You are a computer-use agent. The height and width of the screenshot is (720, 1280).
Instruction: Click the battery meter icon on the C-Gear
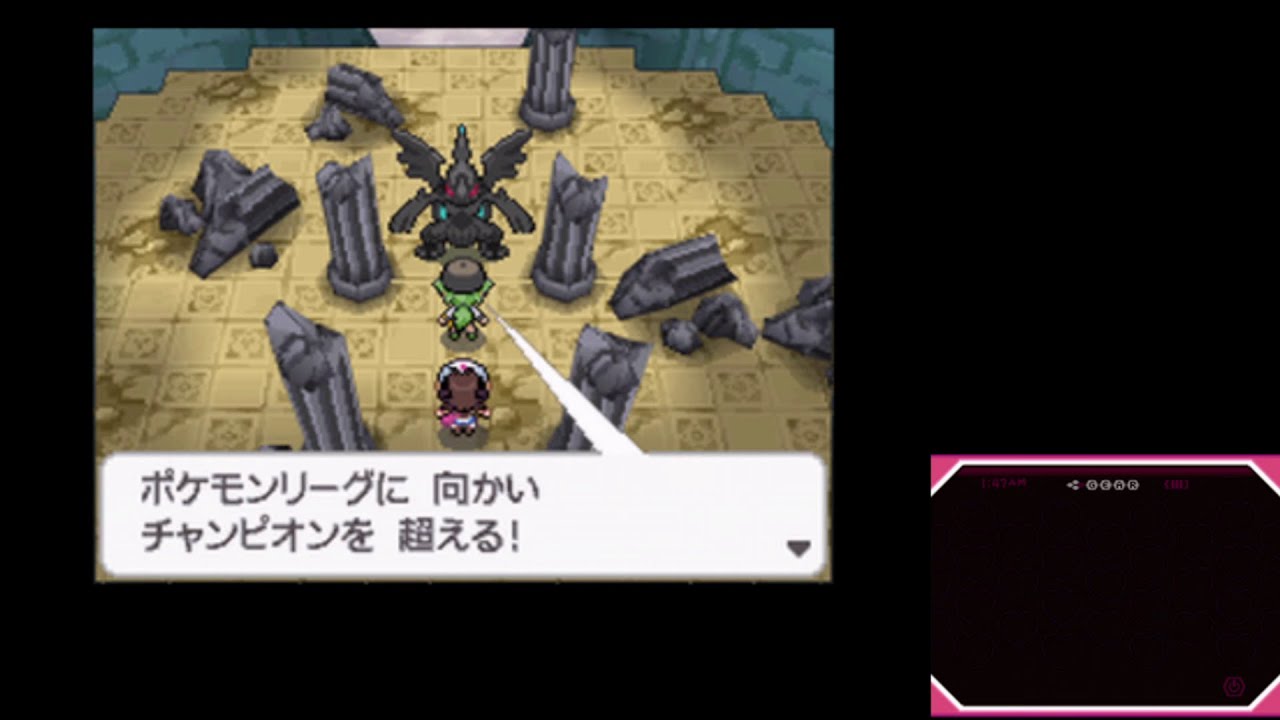(x=1177, y=484)
